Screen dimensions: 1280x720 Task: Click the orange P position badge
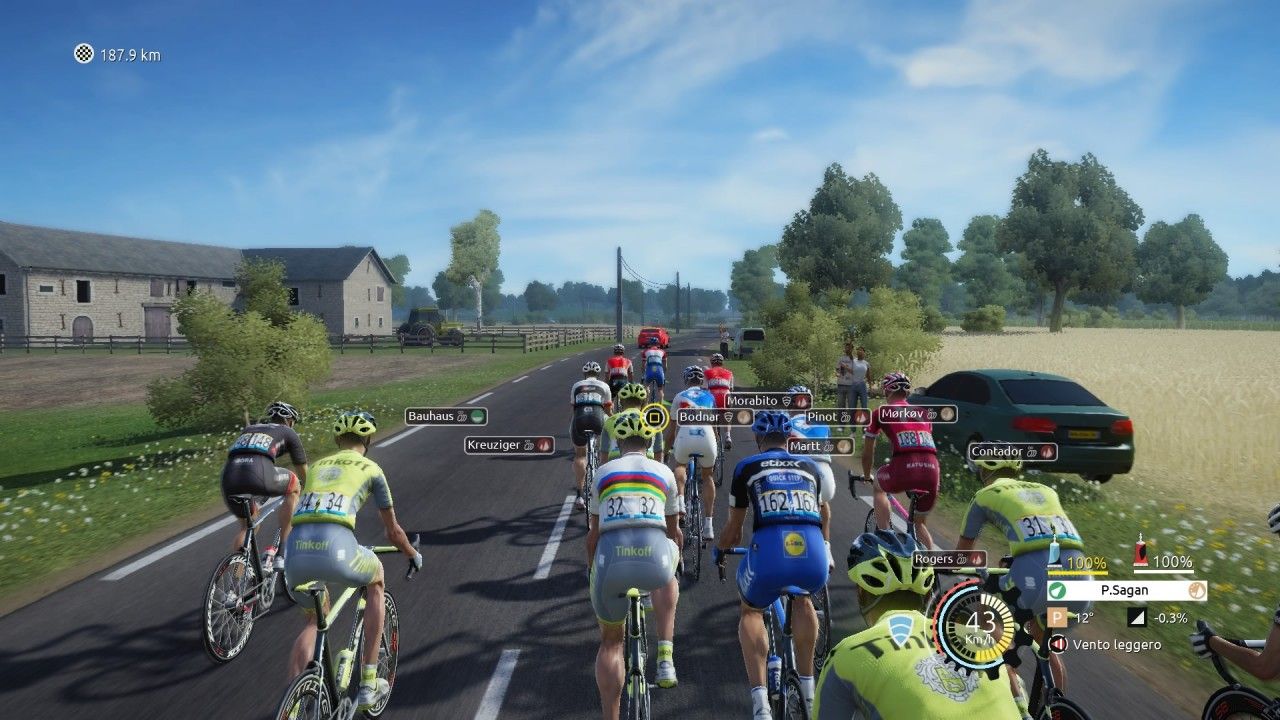tap(1057, 618)
